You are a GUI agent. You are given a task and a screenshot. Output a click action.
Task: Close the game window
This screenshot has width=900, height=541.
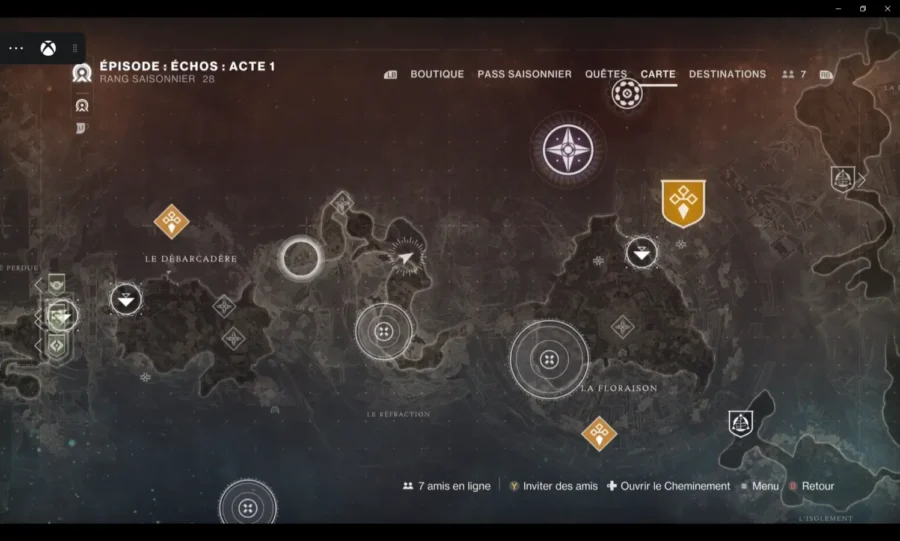click(x=885, y=8)
